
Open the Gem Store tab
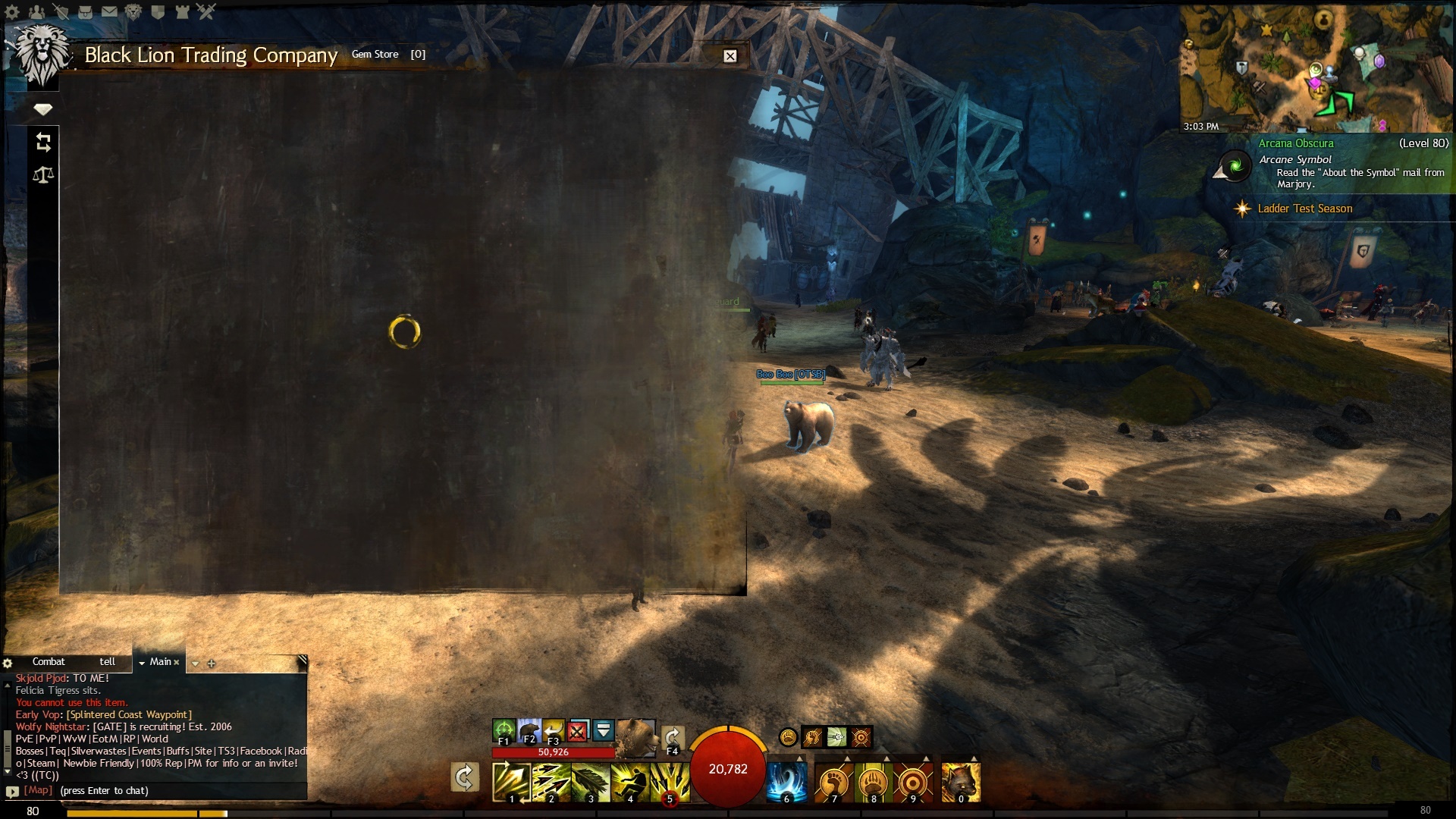pos(375,55)
